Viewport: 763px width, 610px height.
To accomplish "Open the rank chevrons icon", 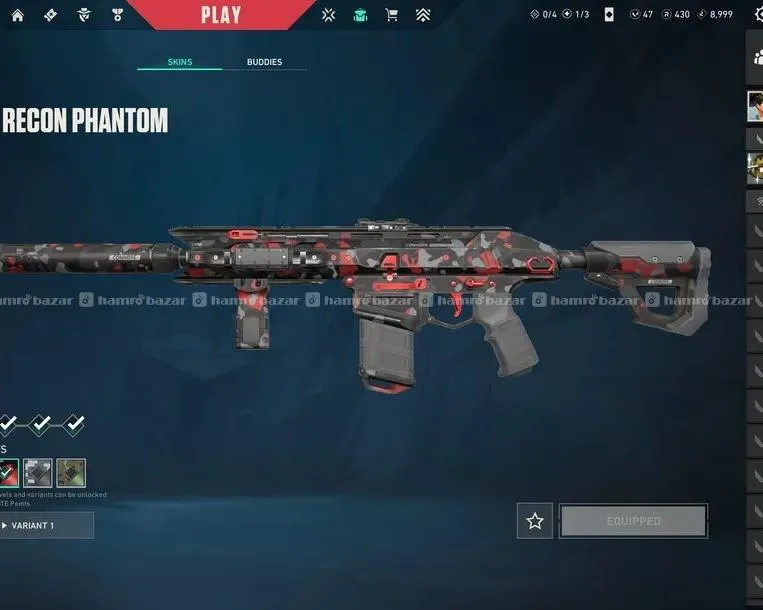I will tap(423, 15).
